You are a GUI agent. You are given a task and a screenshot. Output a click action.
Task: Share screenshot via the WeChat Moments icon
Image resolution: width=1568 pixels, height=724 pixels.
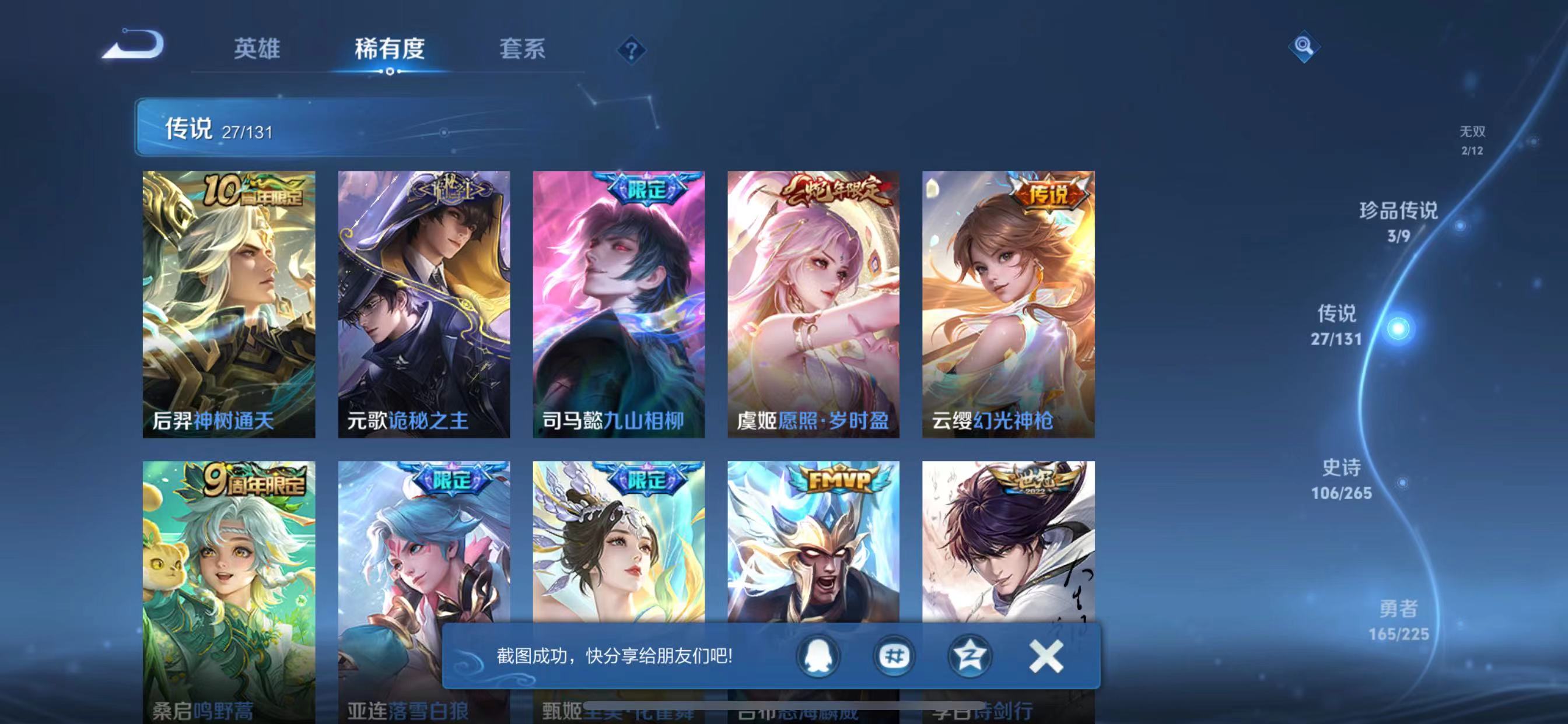895,656
